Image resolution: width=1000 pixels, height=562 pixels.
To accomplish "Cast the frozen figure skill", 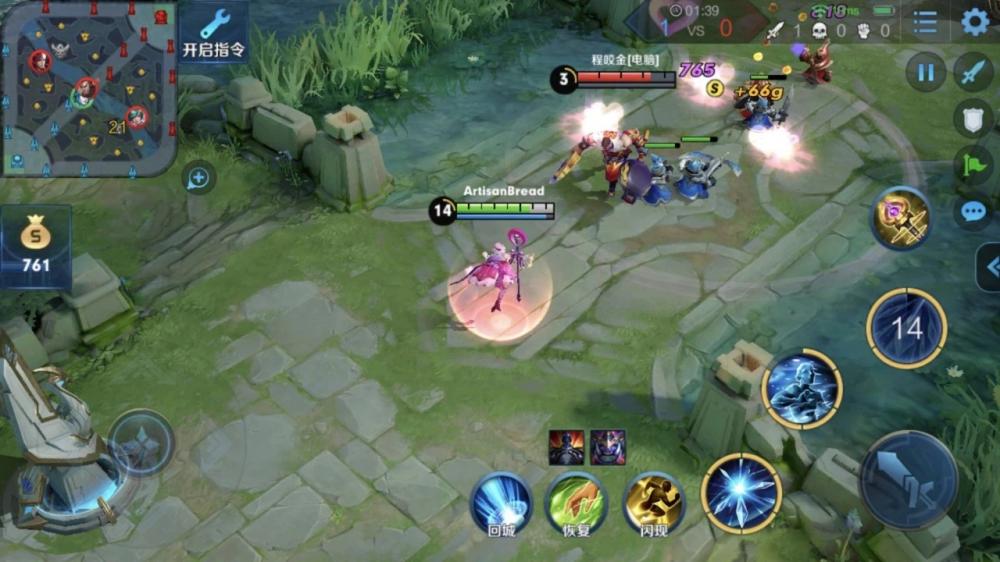I will (x=801, y=389).
